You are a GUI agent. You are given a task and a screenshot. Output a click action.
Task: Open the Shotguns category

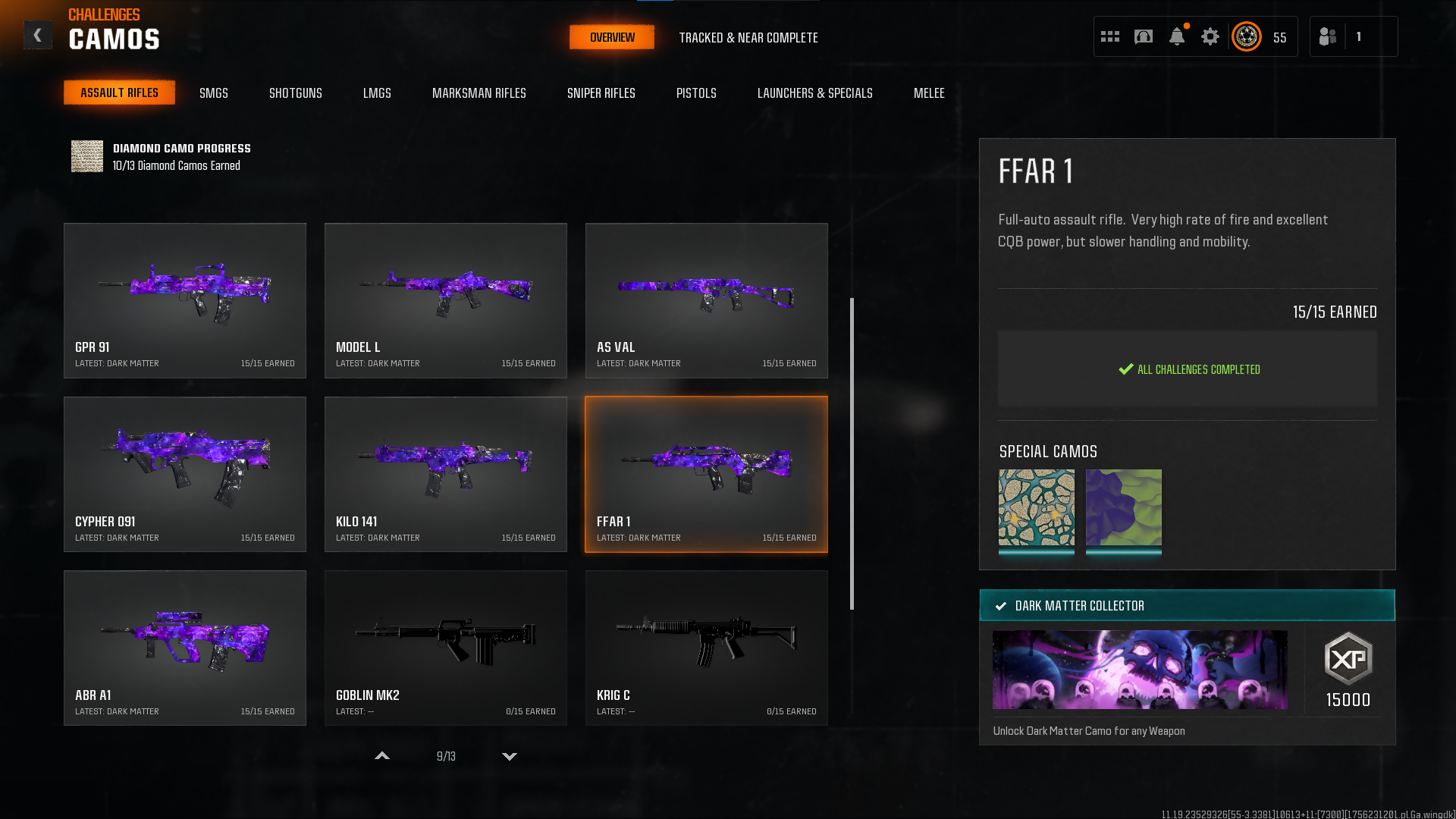coord(296,93)
